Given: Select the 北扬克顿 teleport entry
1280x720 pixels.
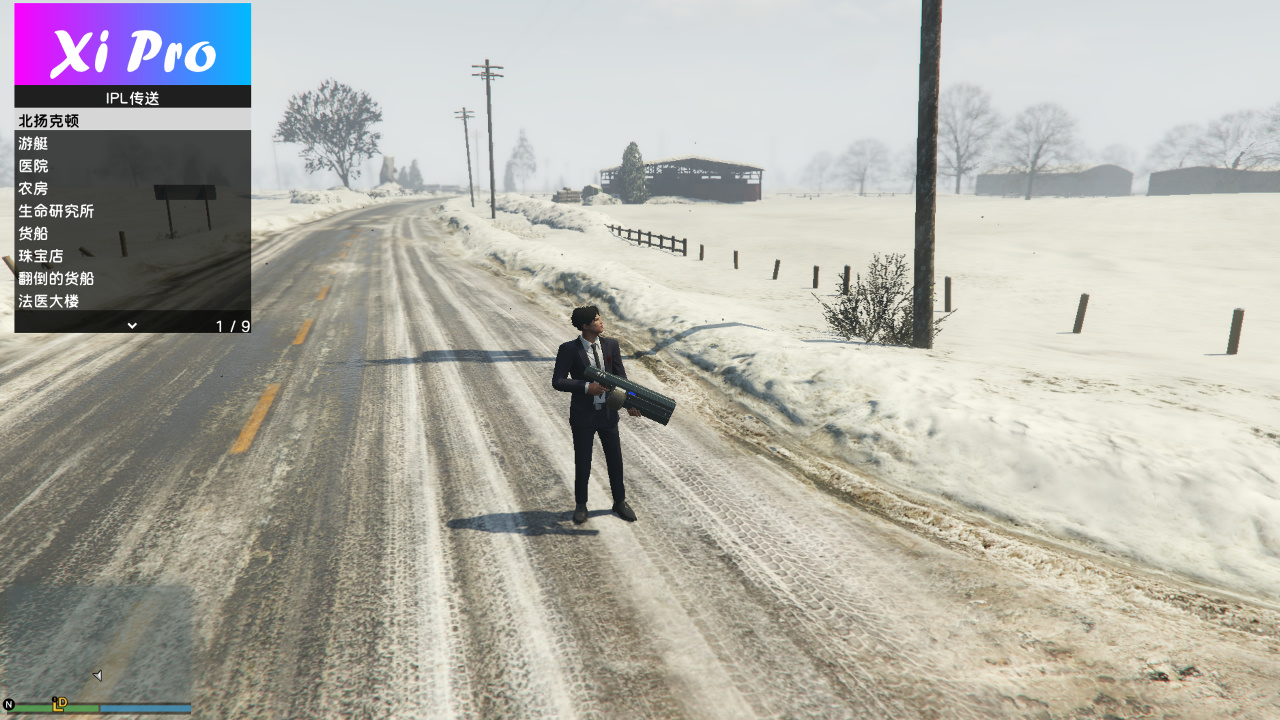Looking at the screenshot, I should 132,121.
